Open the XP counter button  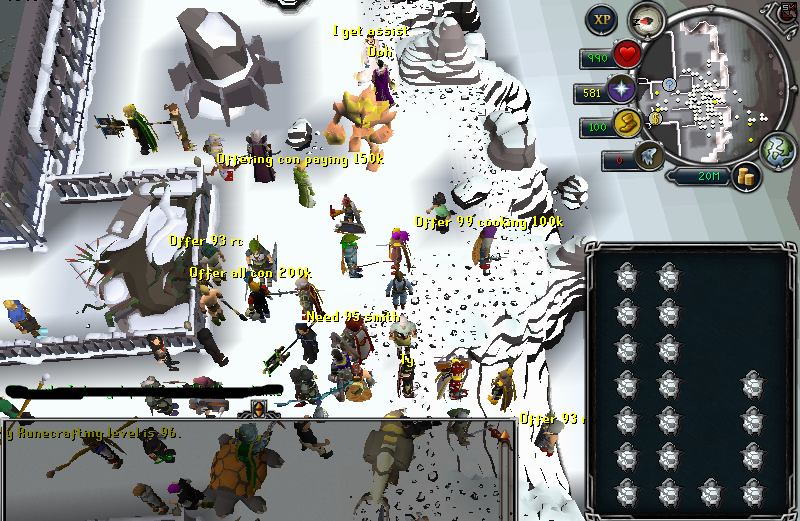click(x=602, y=19)
